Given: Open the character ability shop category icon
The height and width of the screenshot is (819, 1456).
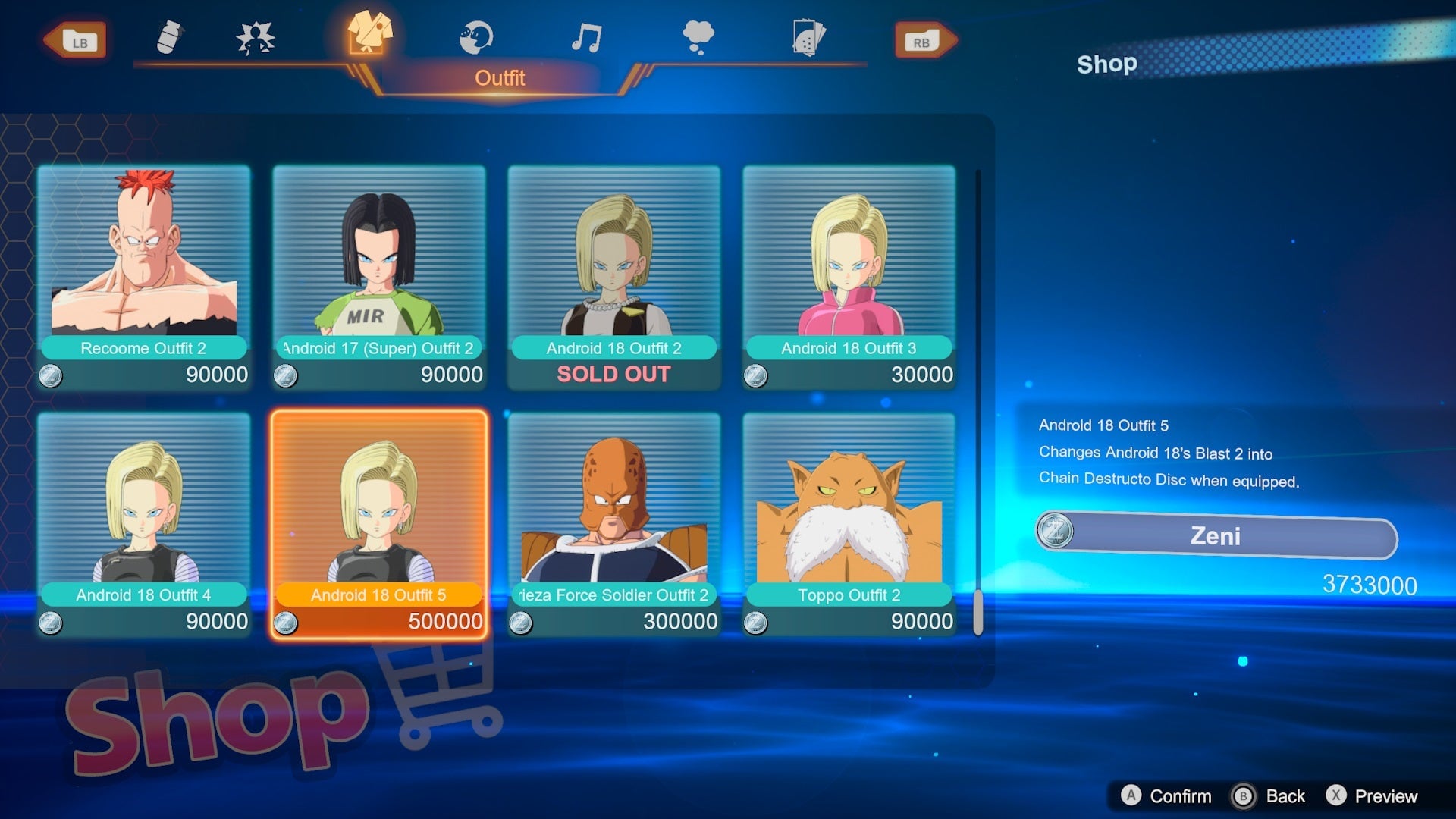Looking at the screenshot, I should click(257, 36).
